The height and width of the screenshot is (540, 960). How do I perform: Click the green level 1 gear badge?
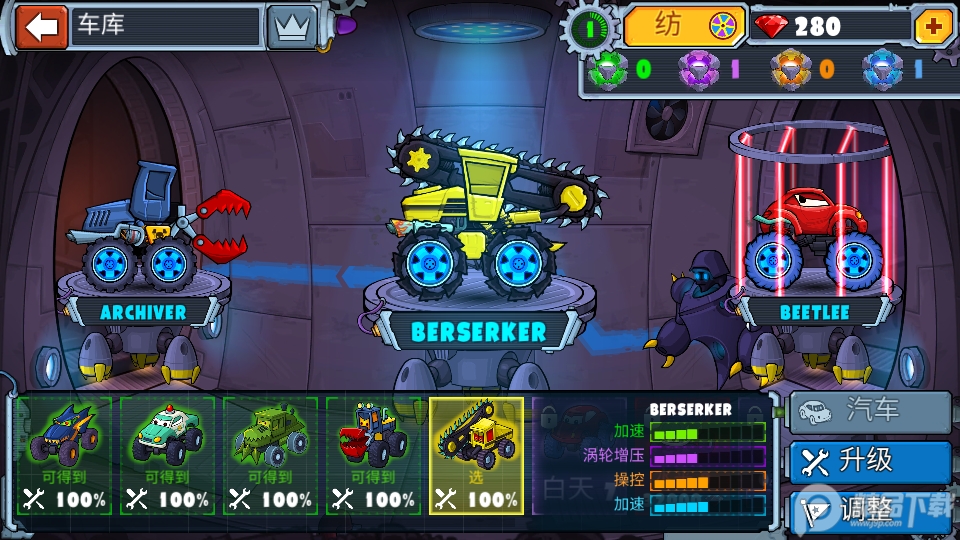(x=590, y=28)
